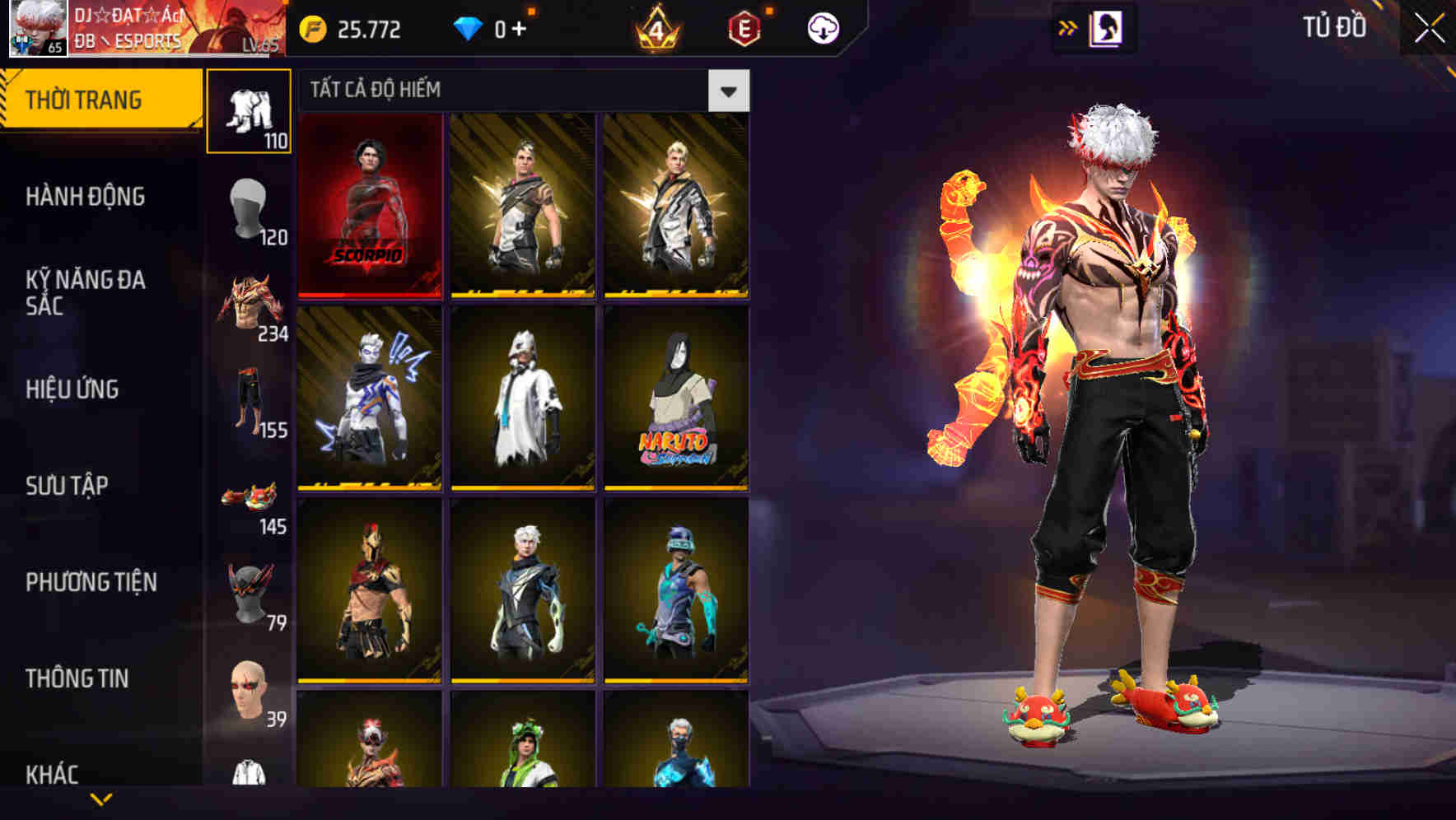Screen dimensions: 1456x820
Task: Click the FF coin balance icon
Action: click(x=310, y=29)
